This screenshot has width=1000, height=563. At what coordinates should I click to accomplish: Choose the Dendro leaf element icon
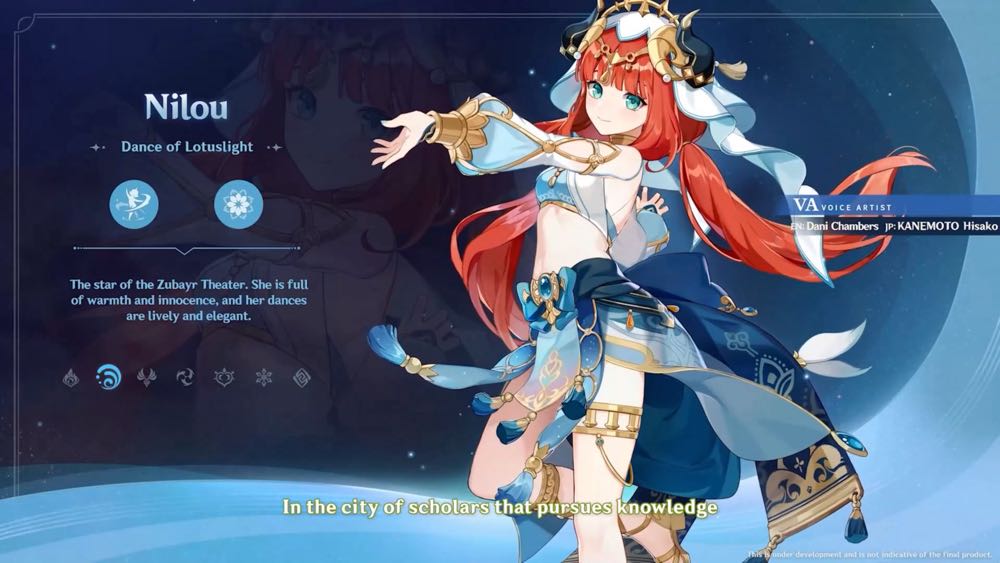(x=224, y=377)
